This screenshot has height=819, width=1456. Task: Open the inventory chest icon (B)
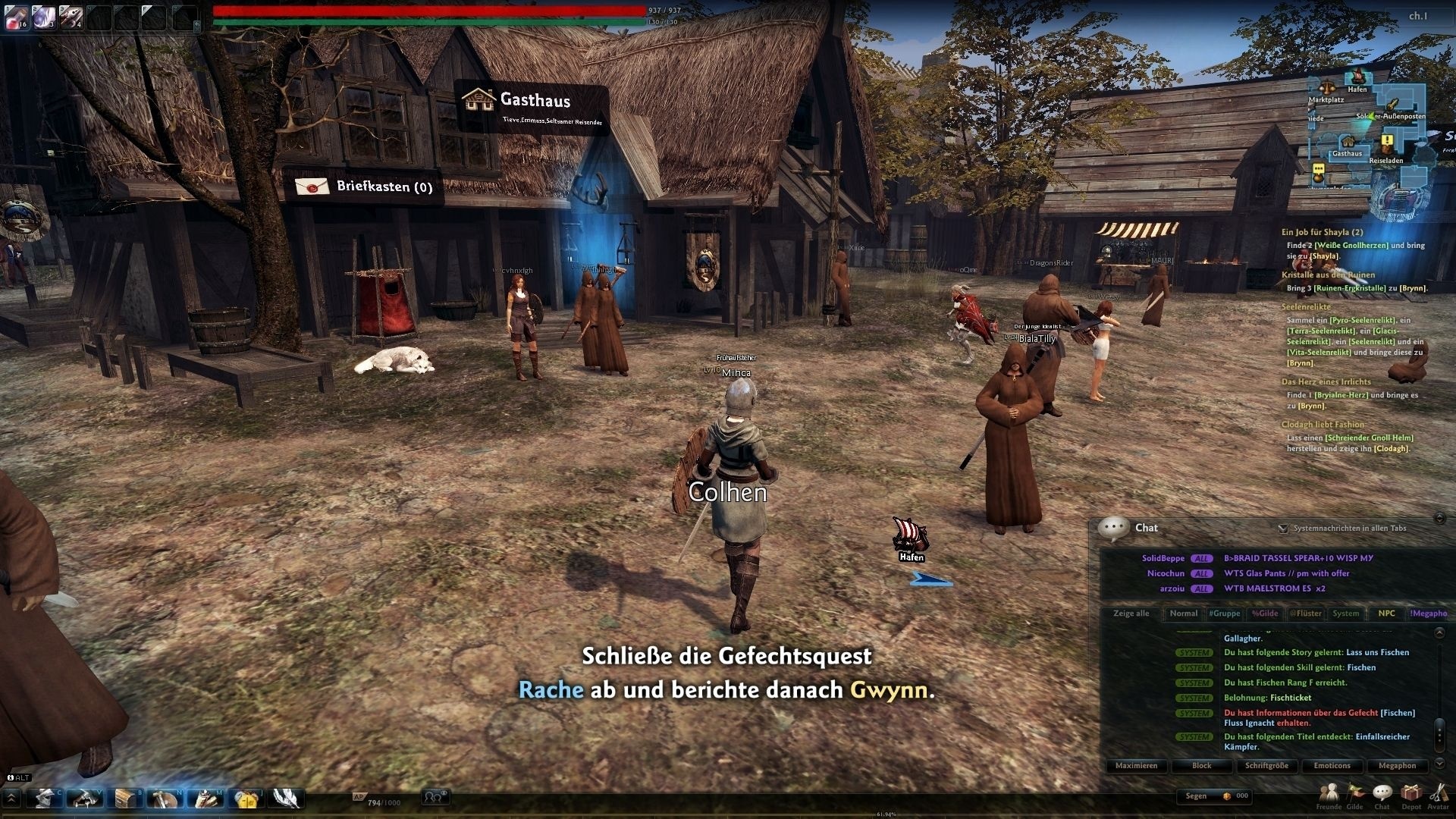pyautogui.click(x=126, y=799)
